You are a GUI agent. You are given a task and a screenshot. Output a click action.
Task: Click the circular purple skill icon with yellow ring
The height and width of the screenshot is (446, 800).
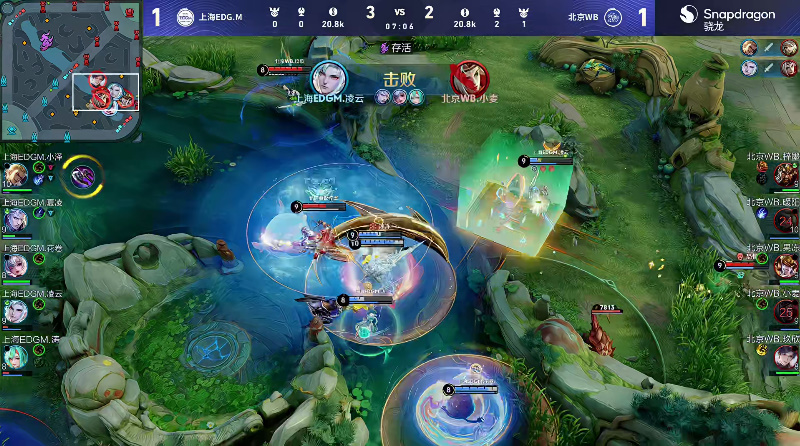pos(81,175)
